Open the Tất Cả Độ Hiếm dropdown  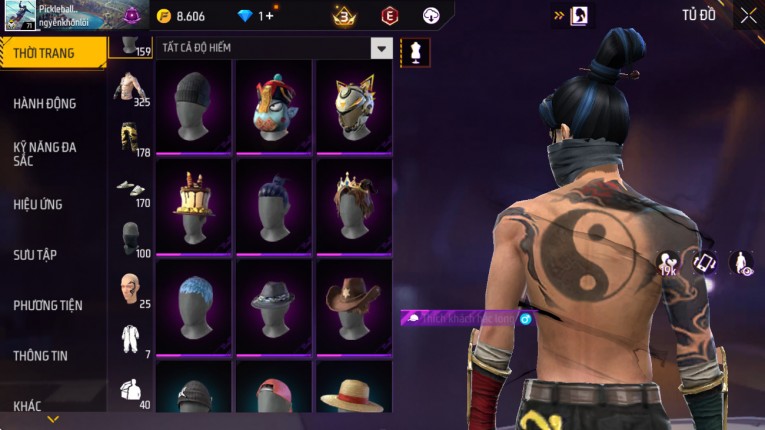tap(381, 48)
